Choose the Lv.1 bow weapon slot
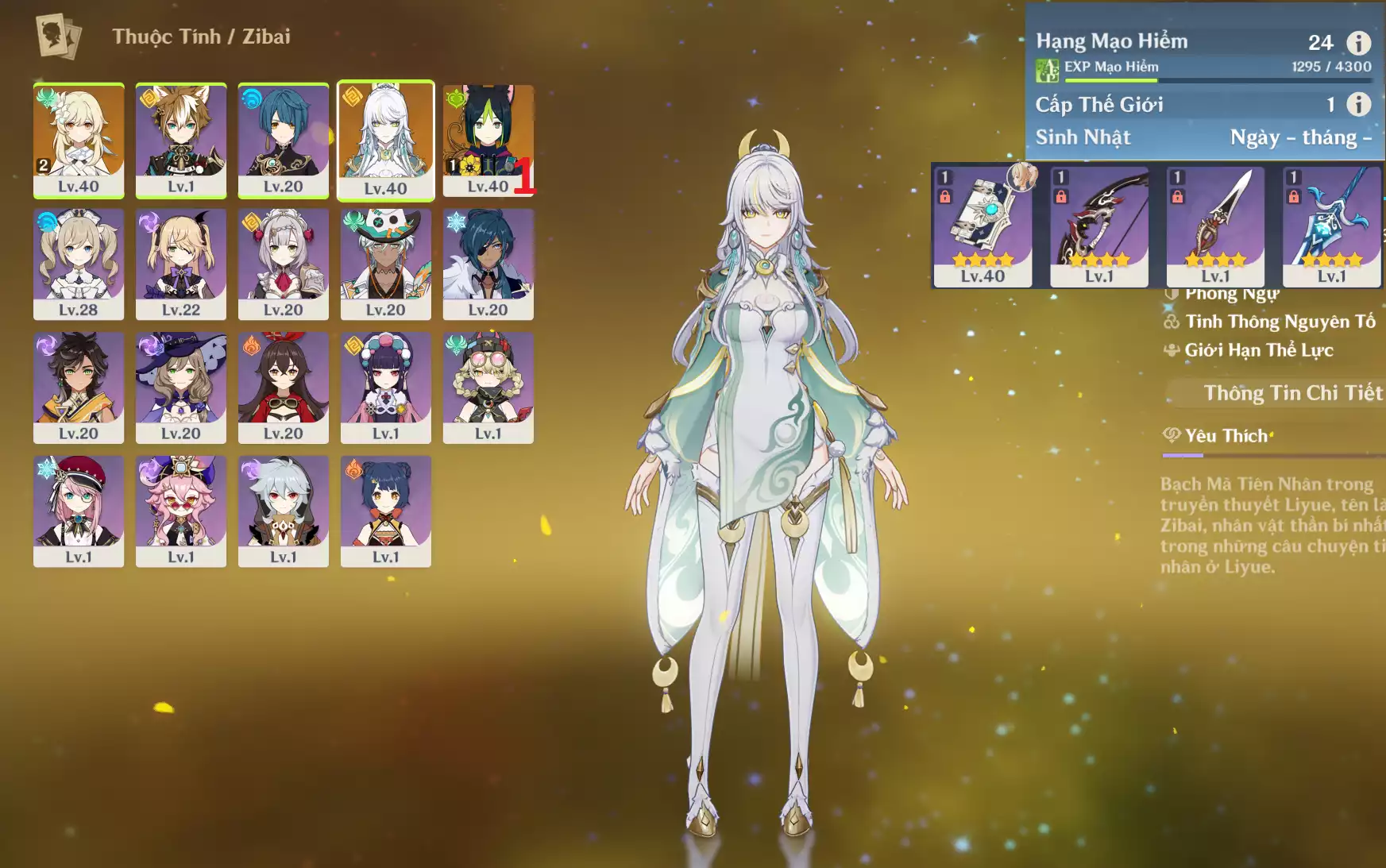Image resolution: width=1386 pixels, height=868 pixels. click(1099, 226)
